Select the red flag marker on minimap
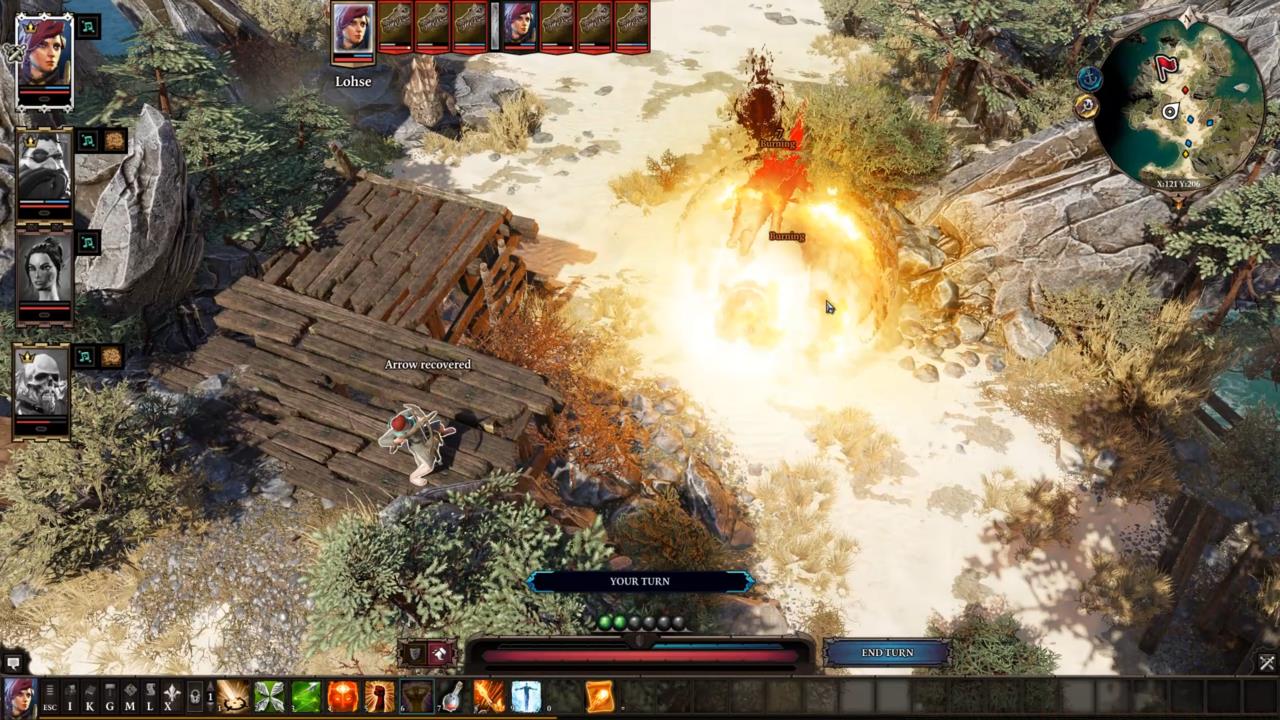This screenshot has width=1280, height=720. [1166, 67]
